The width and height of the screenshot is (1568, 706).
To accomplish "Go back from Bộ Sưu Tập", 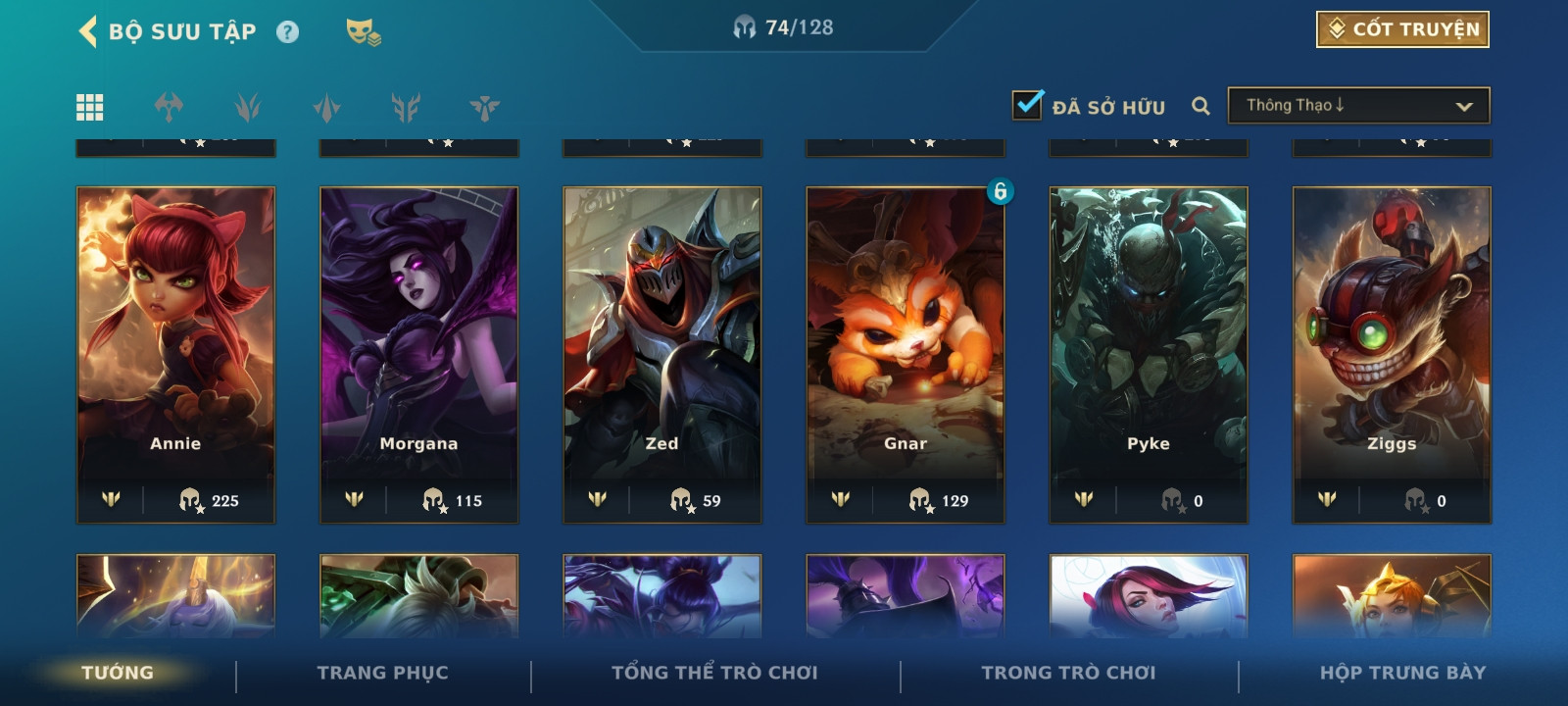I will 88,31.
